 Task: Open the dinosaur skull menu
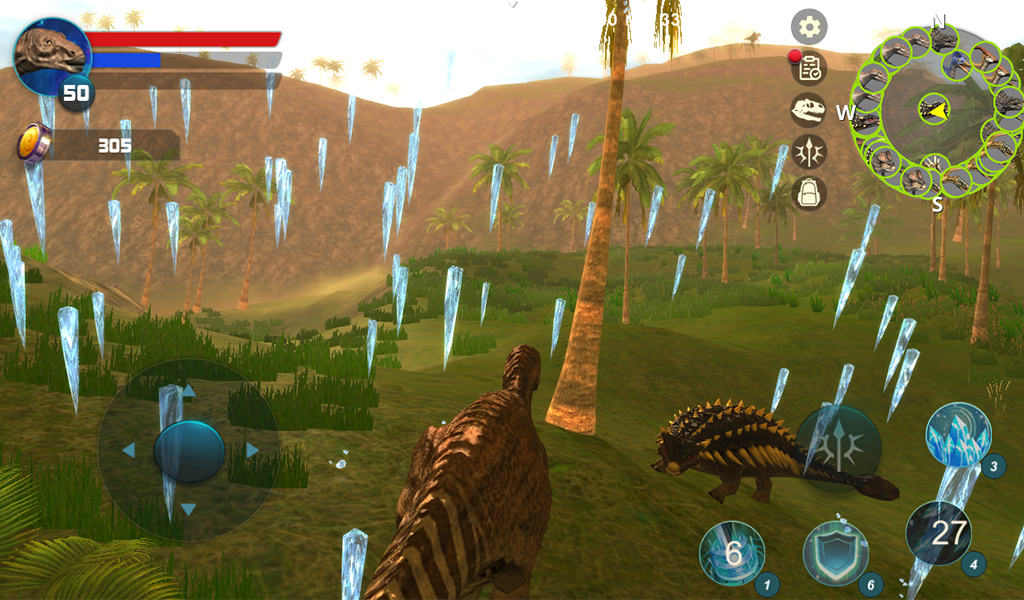809,110
